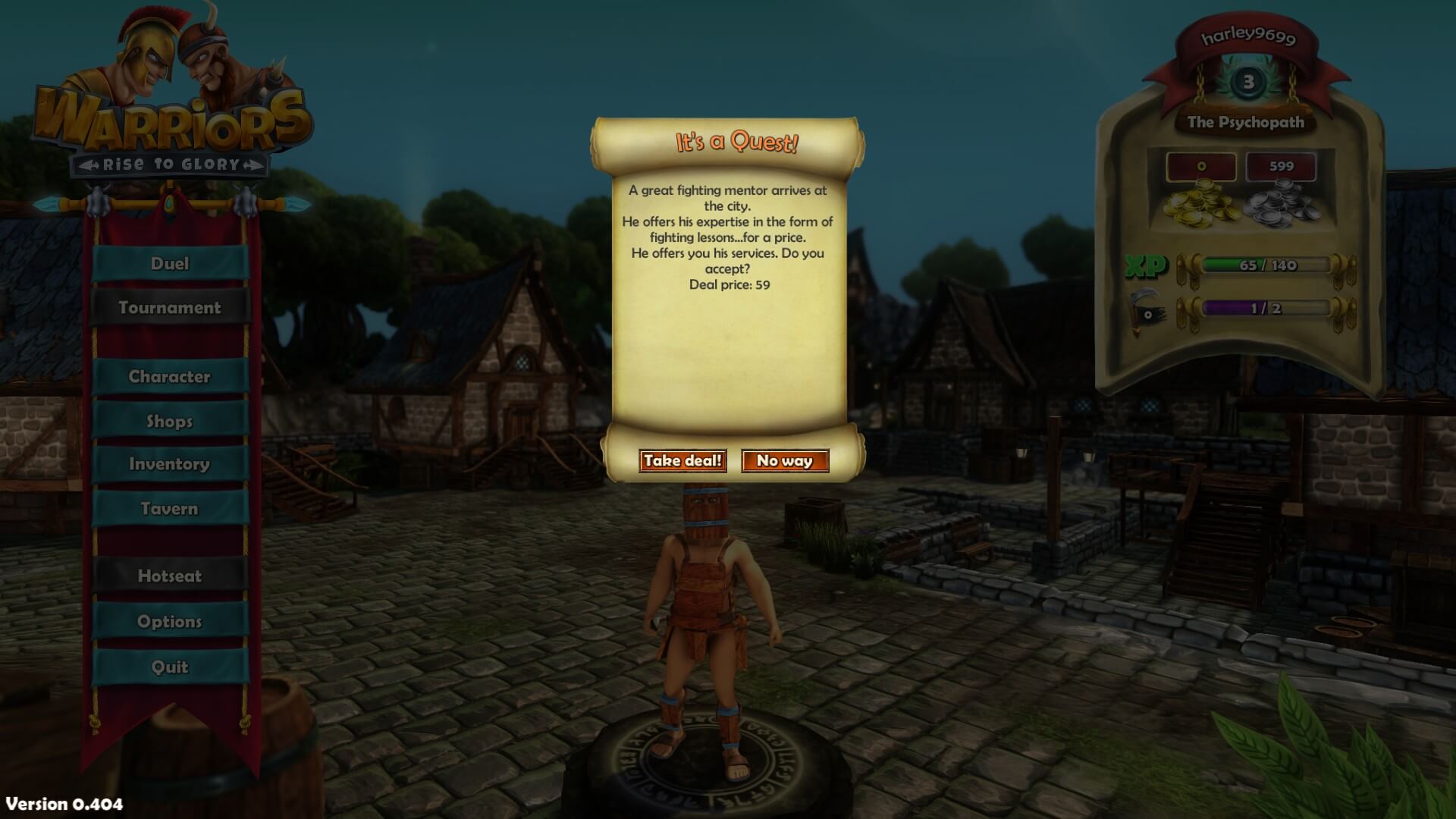Open the Duel menu entry
Screen dimensions: 1456x819
(x=170, y=264)
